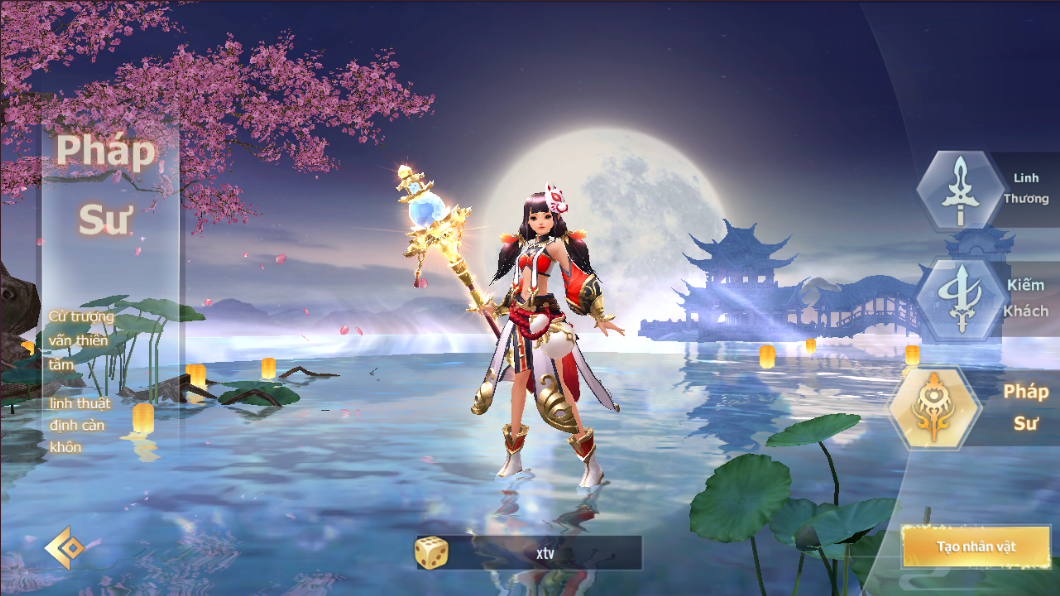1060x596 pixels.
Task: Focus the character name field showing xtv
Action: (545, 552)
